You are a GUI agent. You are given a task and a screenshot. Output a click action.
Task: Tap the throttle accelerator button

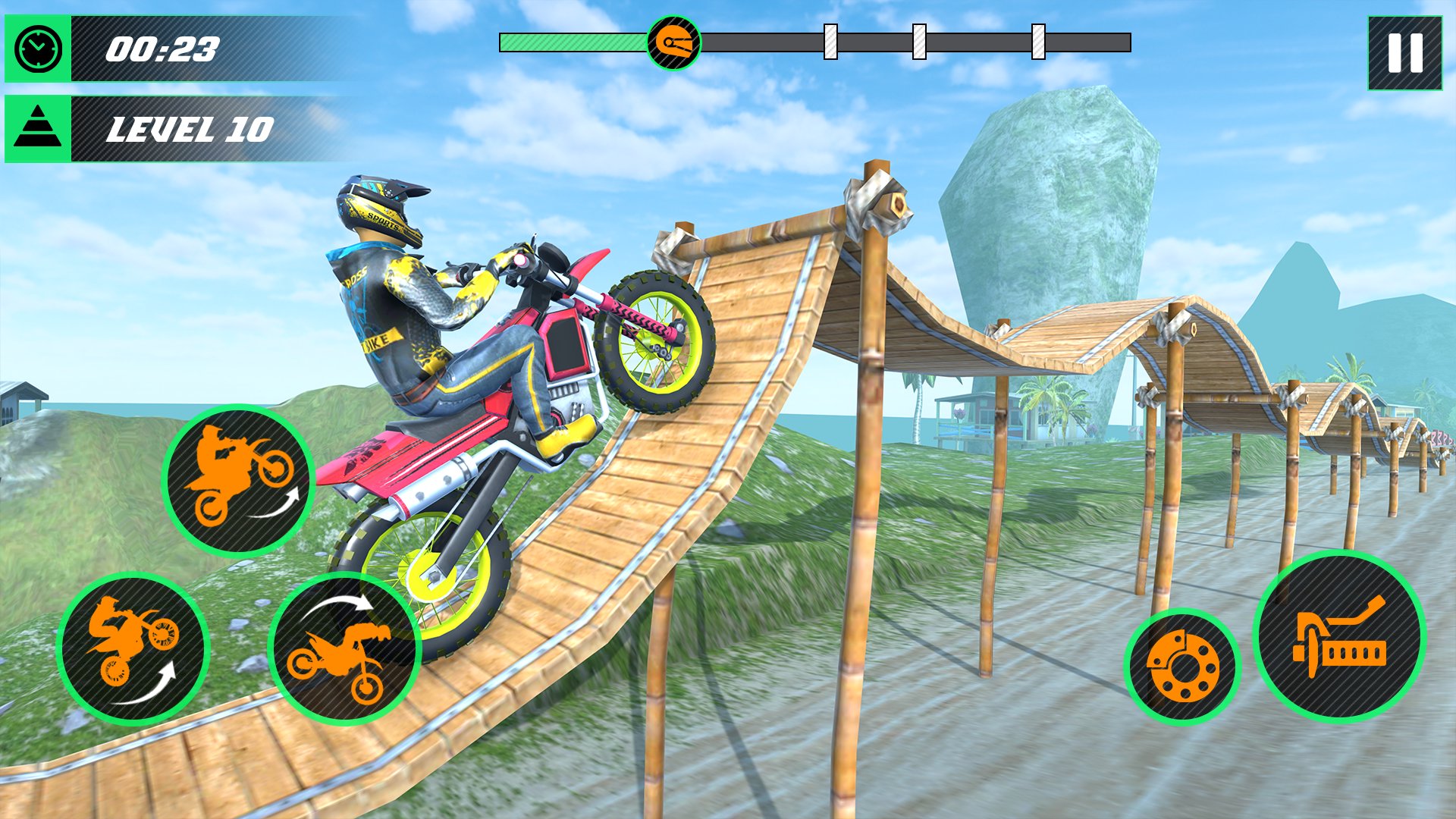pyautogui.click(x=1339, y=636)
